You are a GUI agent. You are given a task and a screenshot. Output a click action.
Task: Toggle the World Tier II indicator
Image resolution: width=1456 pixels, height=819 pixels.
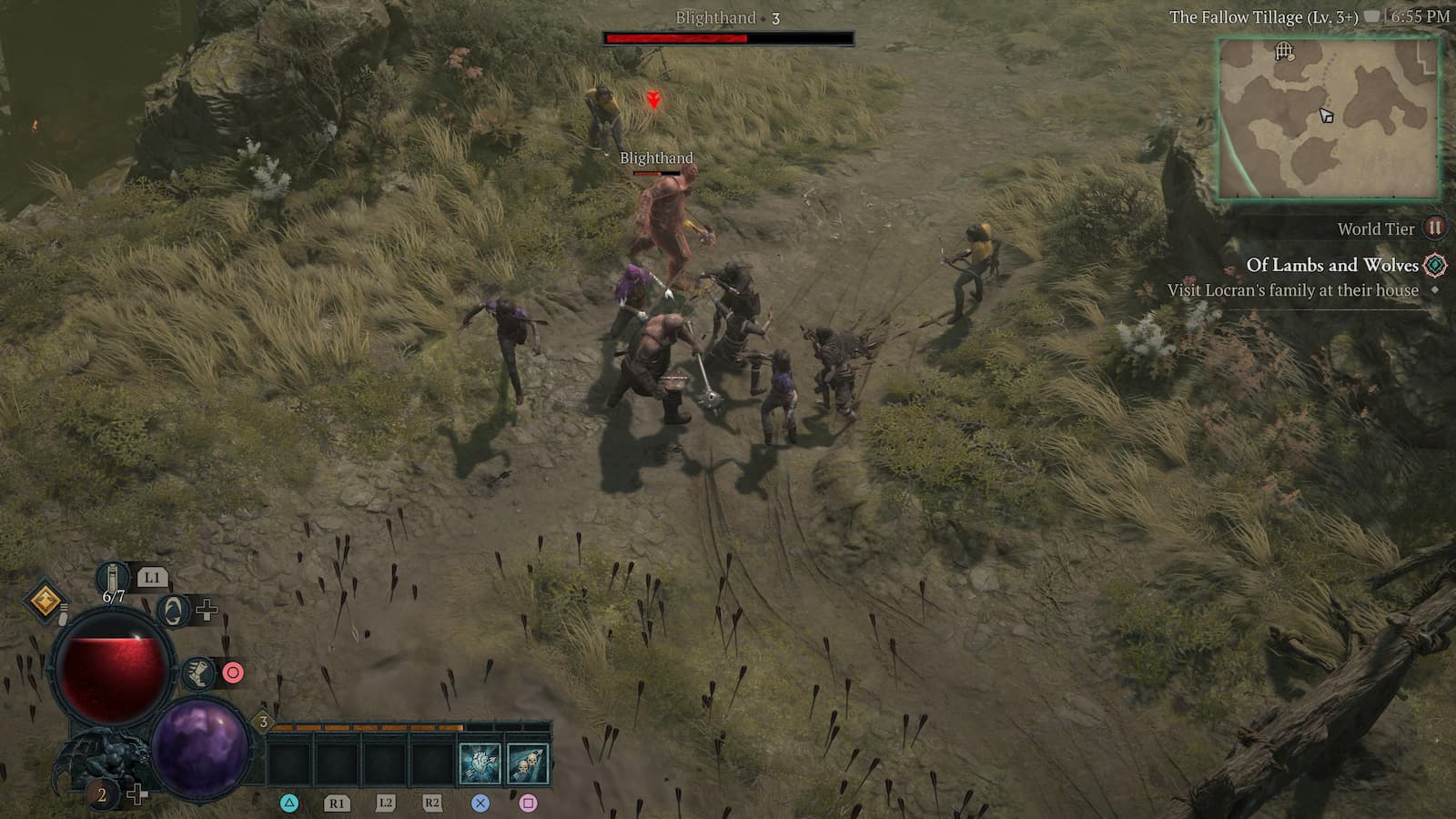pos(1435,227)
